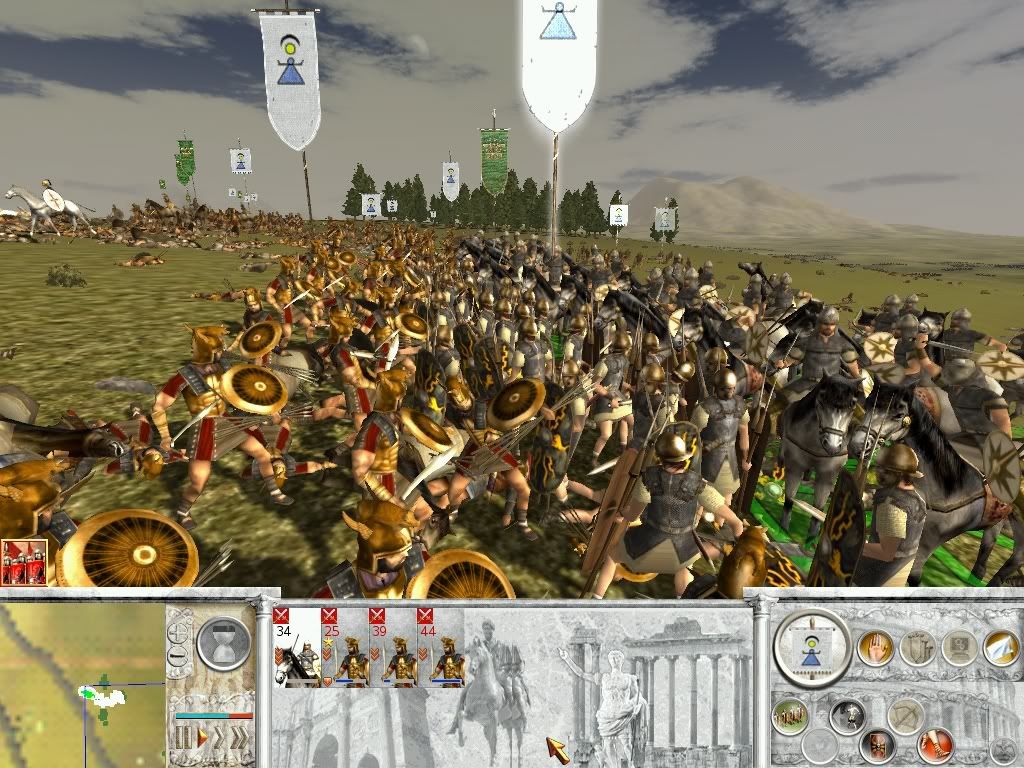Click the hourglass battle timer button
1024x768 pixels.
tap(222, 643)
